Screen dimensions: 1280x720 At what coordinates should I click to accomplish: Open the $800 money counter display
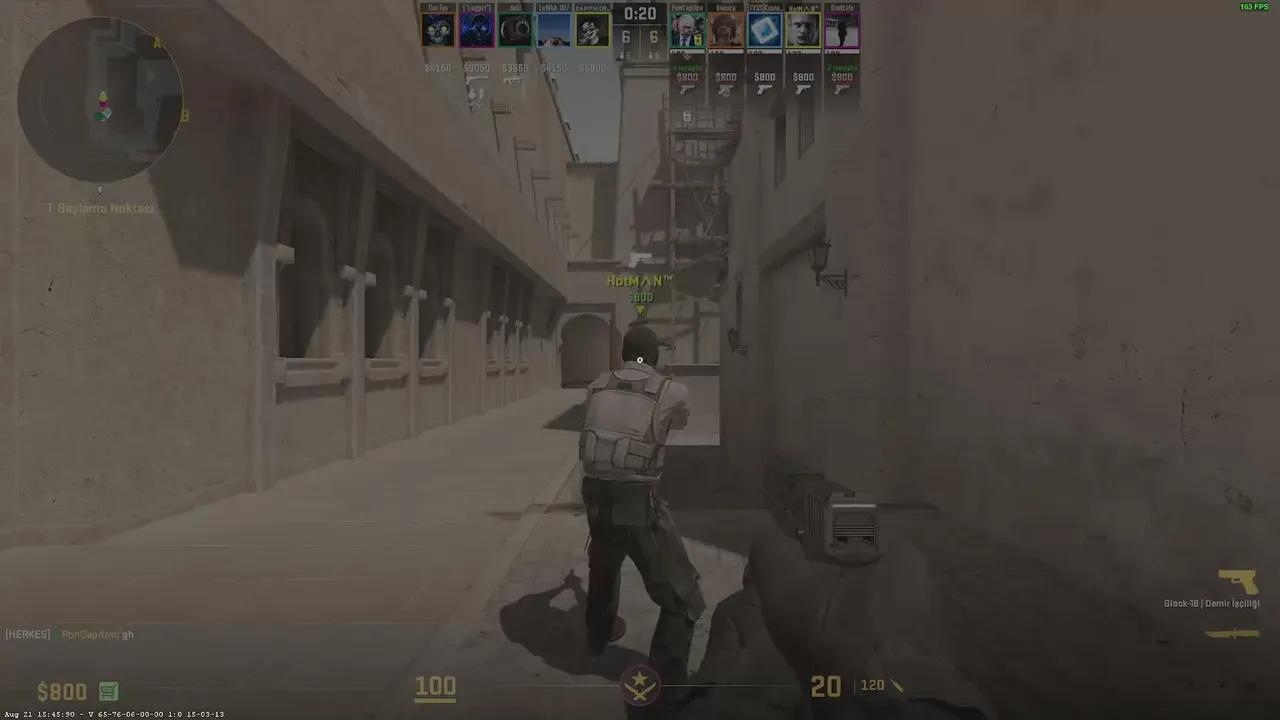point(61,691)
